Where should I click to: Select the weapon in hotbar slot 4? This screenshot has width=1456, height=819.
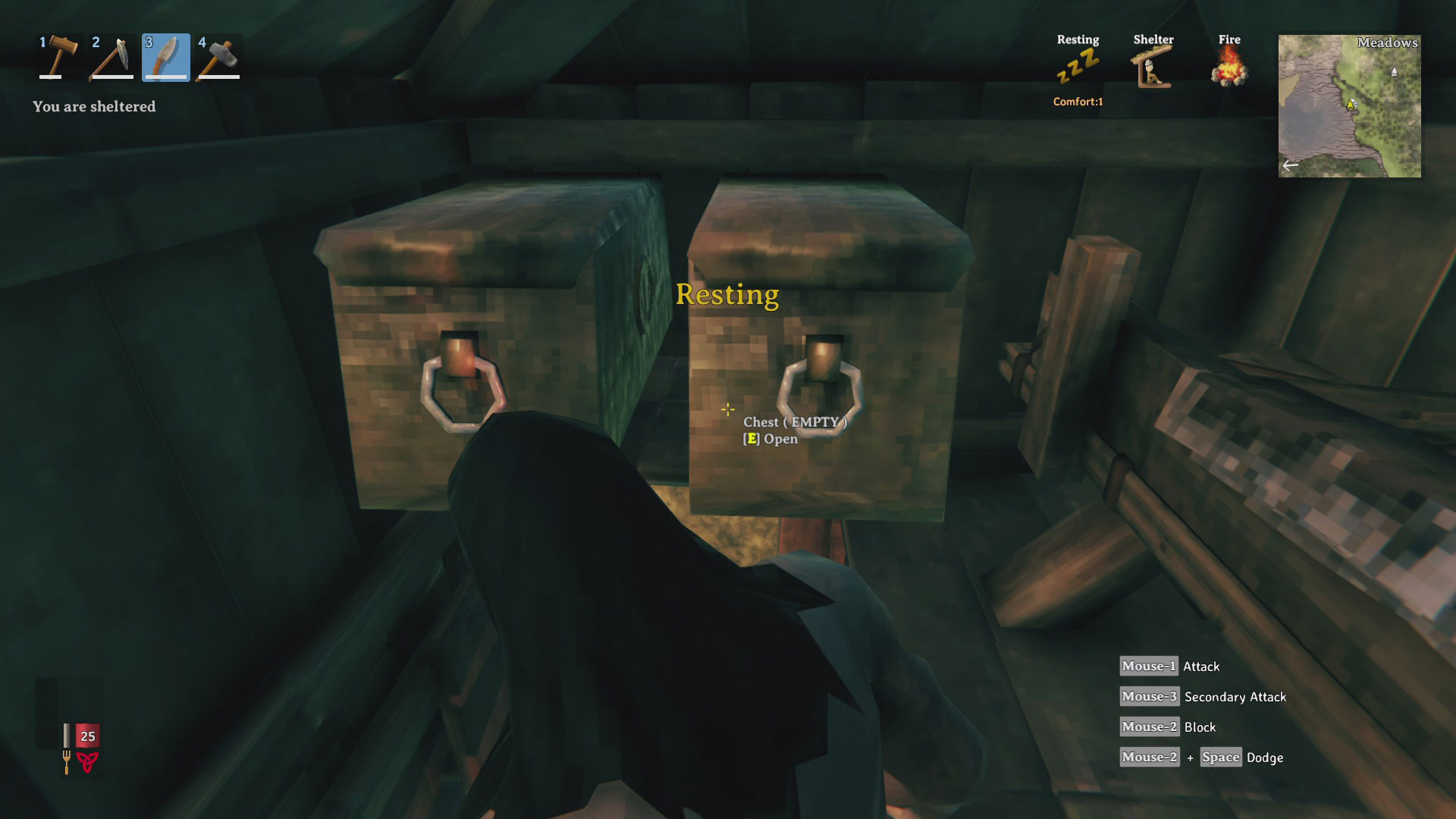[x=219, y=58]
